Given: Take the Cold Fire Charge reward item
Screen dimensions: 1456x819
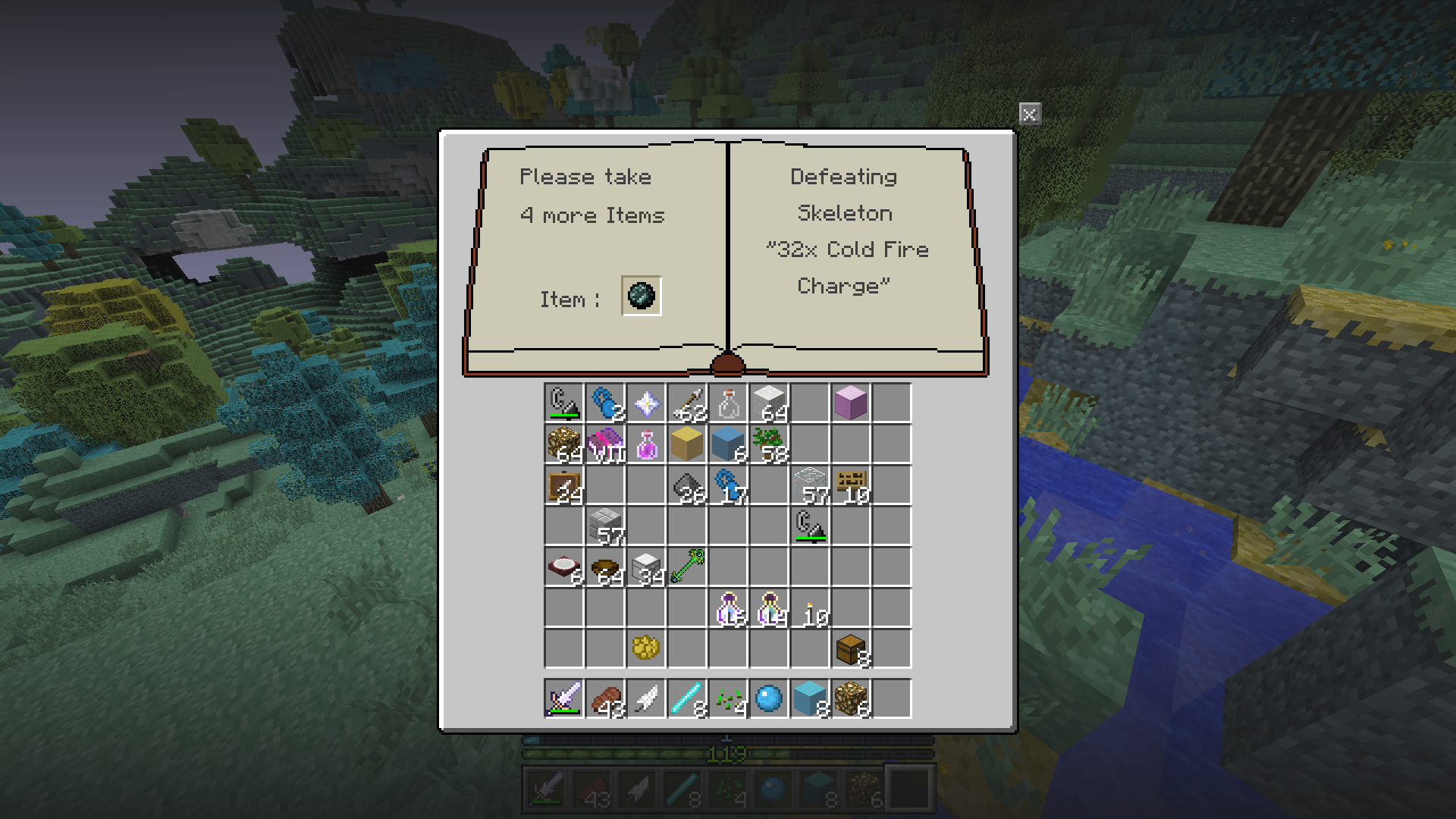Looking at the screenshot, I should (x=642, y=296).
